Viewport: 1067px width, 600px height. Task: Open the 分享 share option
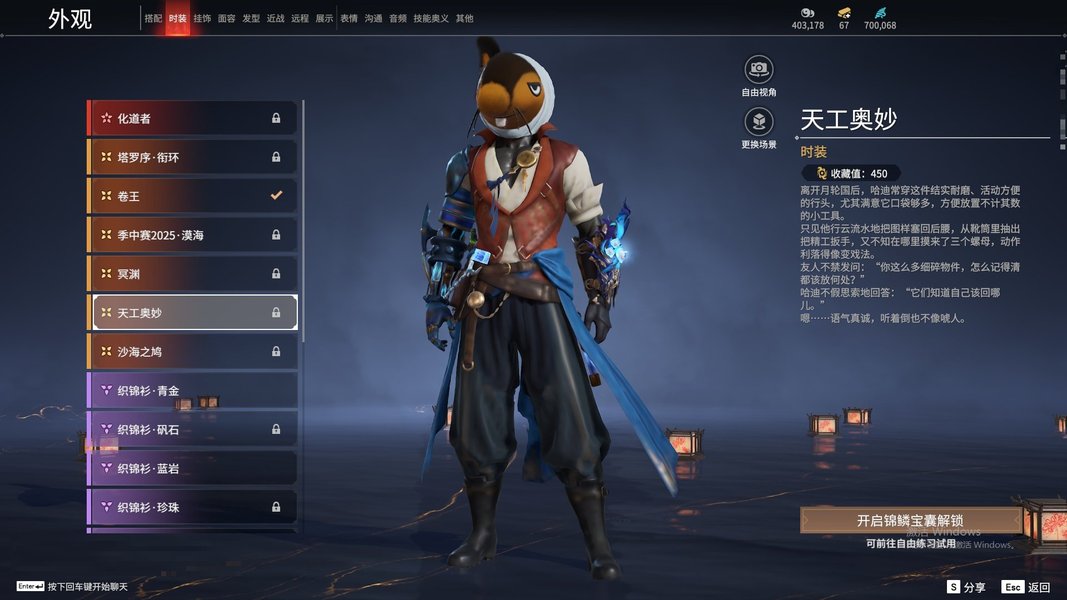click(x=967, y=587)
